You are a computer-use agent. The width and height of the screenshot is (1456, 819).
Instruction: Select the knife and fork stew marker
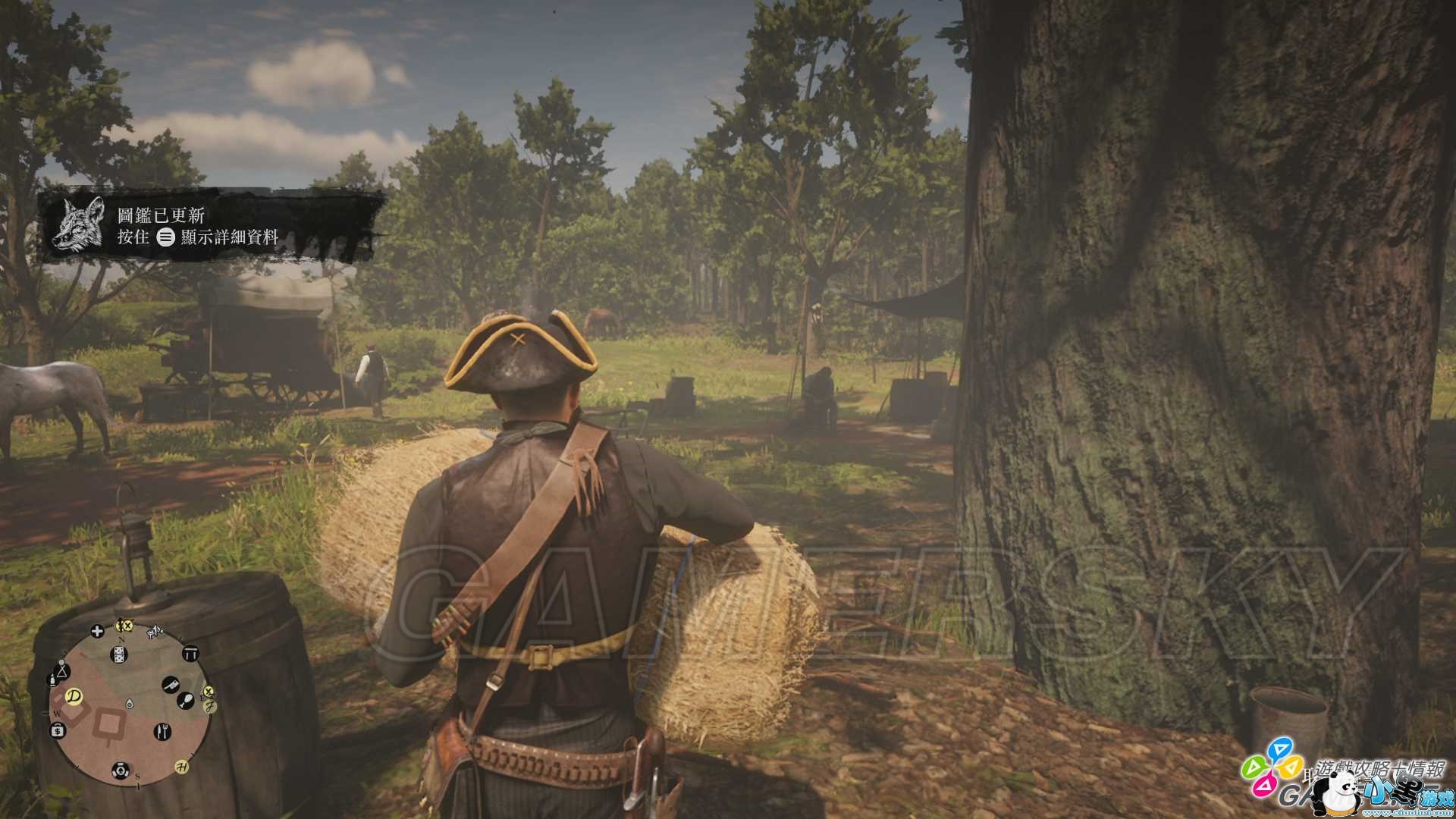coord(162,731)
